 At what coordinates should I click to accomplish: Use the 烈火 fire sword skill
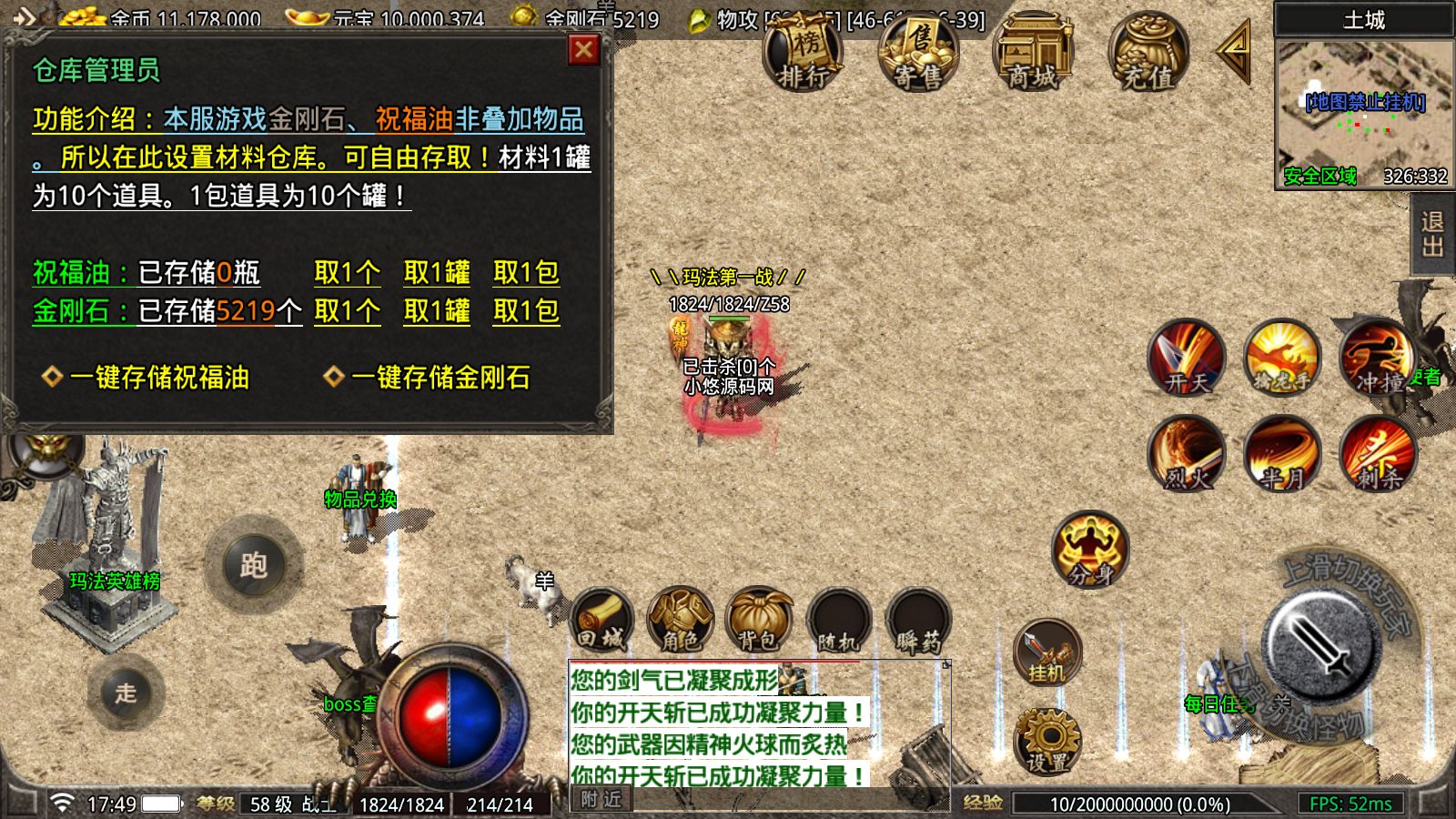point(1187,453)
